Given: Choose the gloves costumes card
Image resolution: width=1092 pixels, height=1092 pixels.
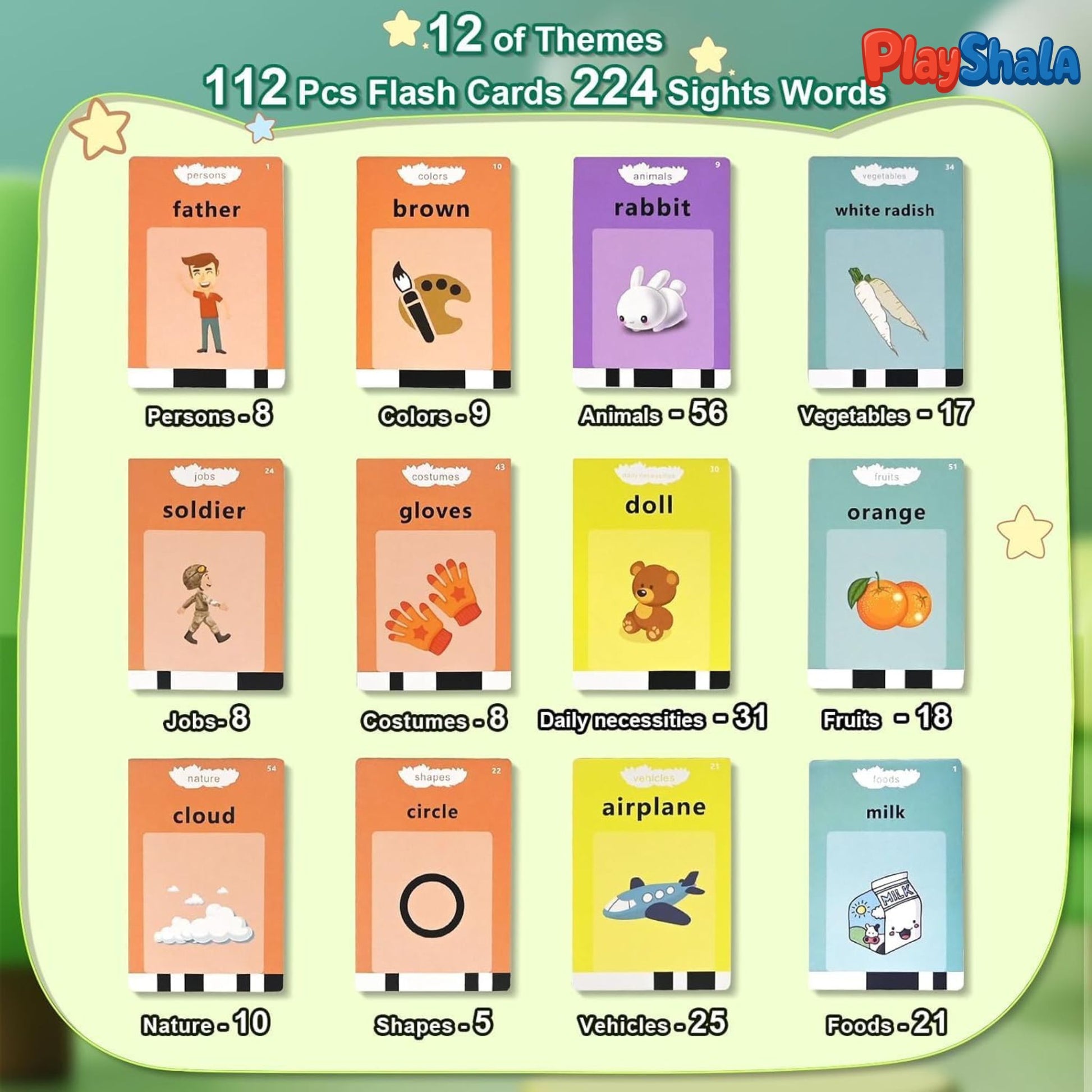Looking at the screenshot, I should (x=434, y=574).
